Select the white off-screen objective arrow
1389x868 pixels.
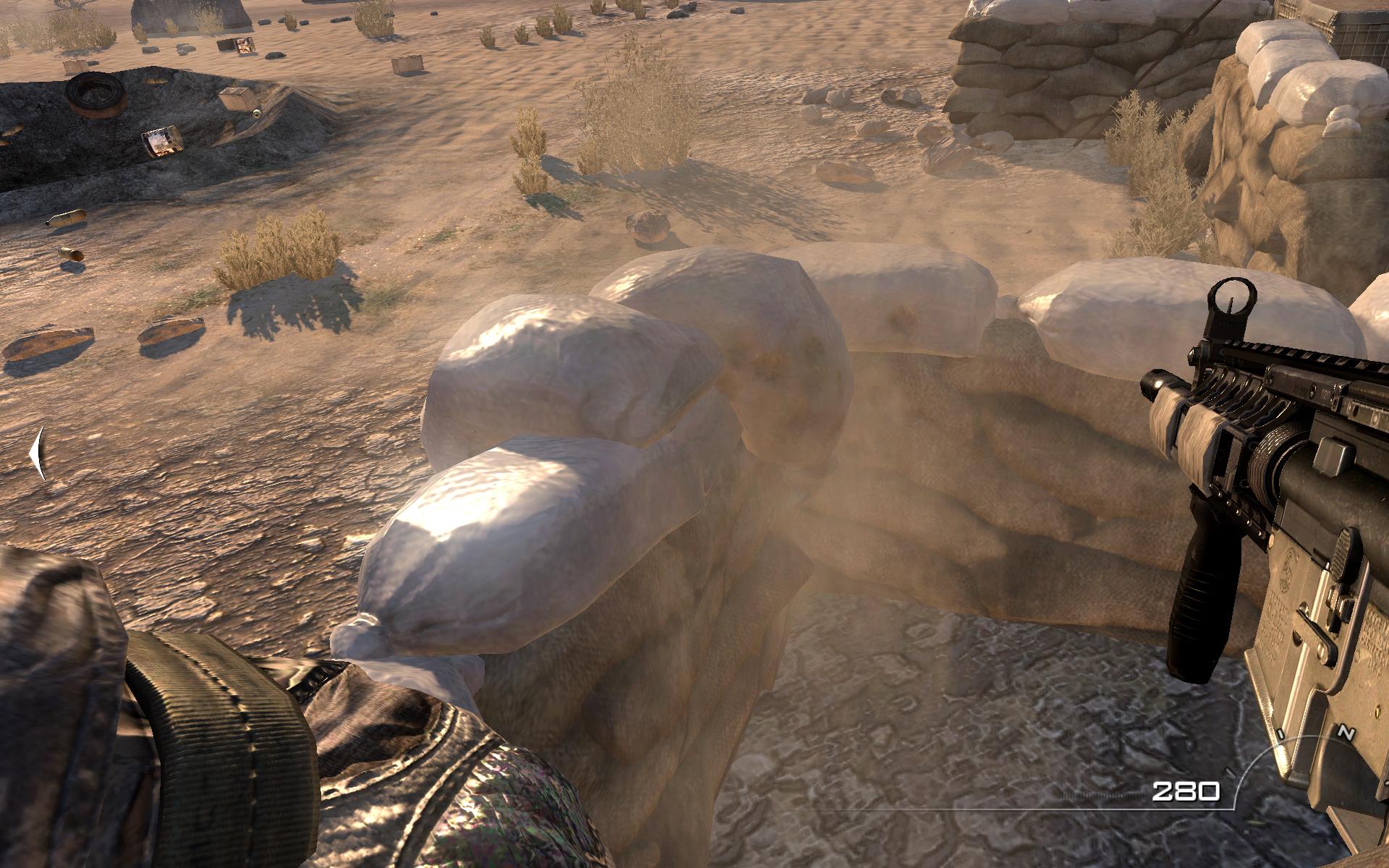pos(38,454)
